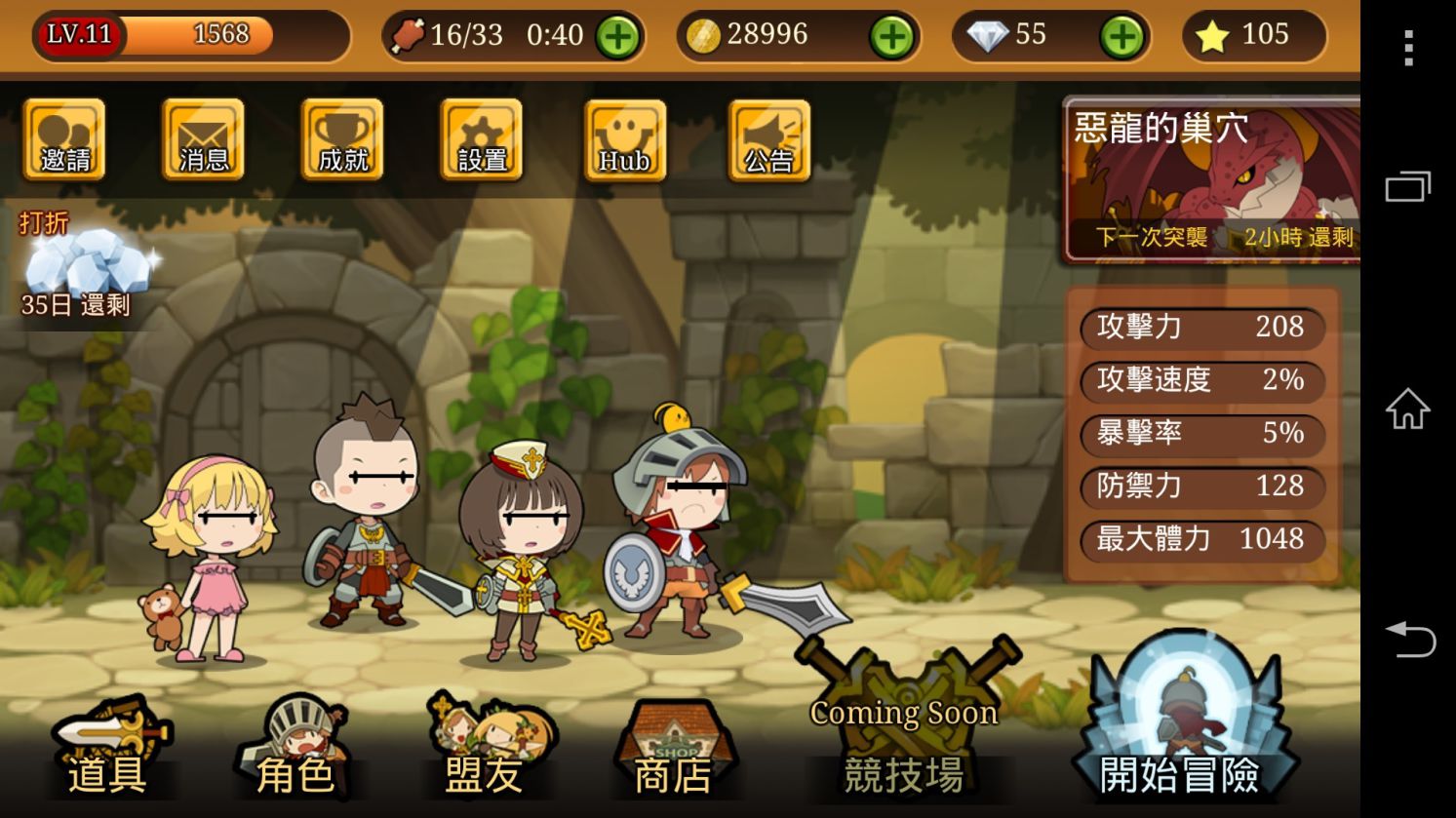View the 成就 achievements trophy
This screenshot has width=1456, height=818.
(342, 140)
